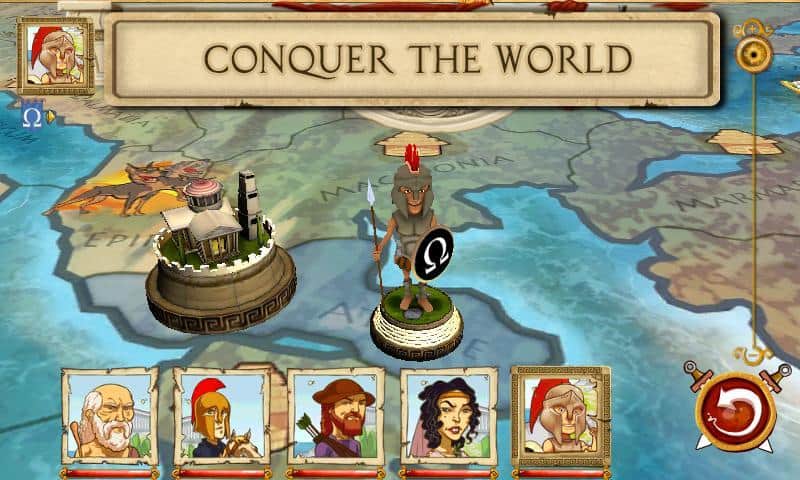This screenshot has height=480, width=800.
Task: Click the red end-turn arrow button
Action: pyautogui.click(x=735, y=409)
